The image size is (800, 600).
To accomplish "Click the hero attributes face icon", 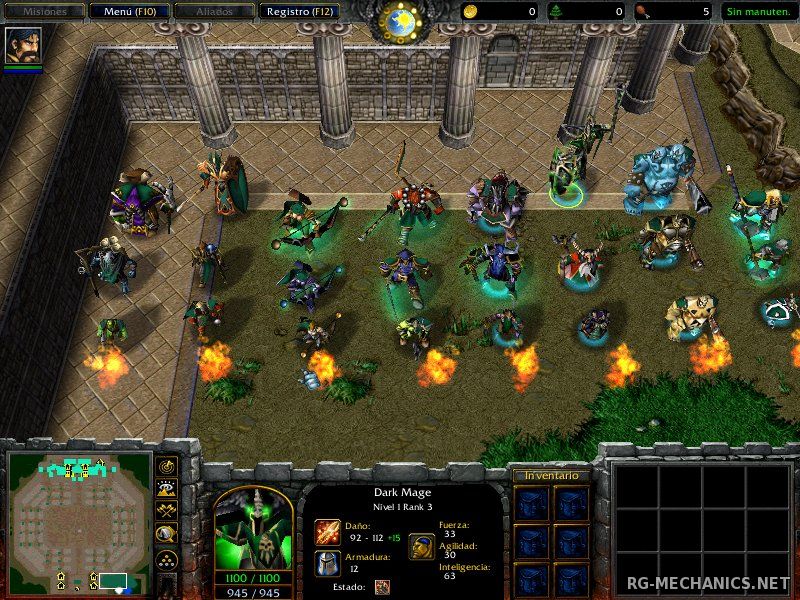I will coord(421,546).
